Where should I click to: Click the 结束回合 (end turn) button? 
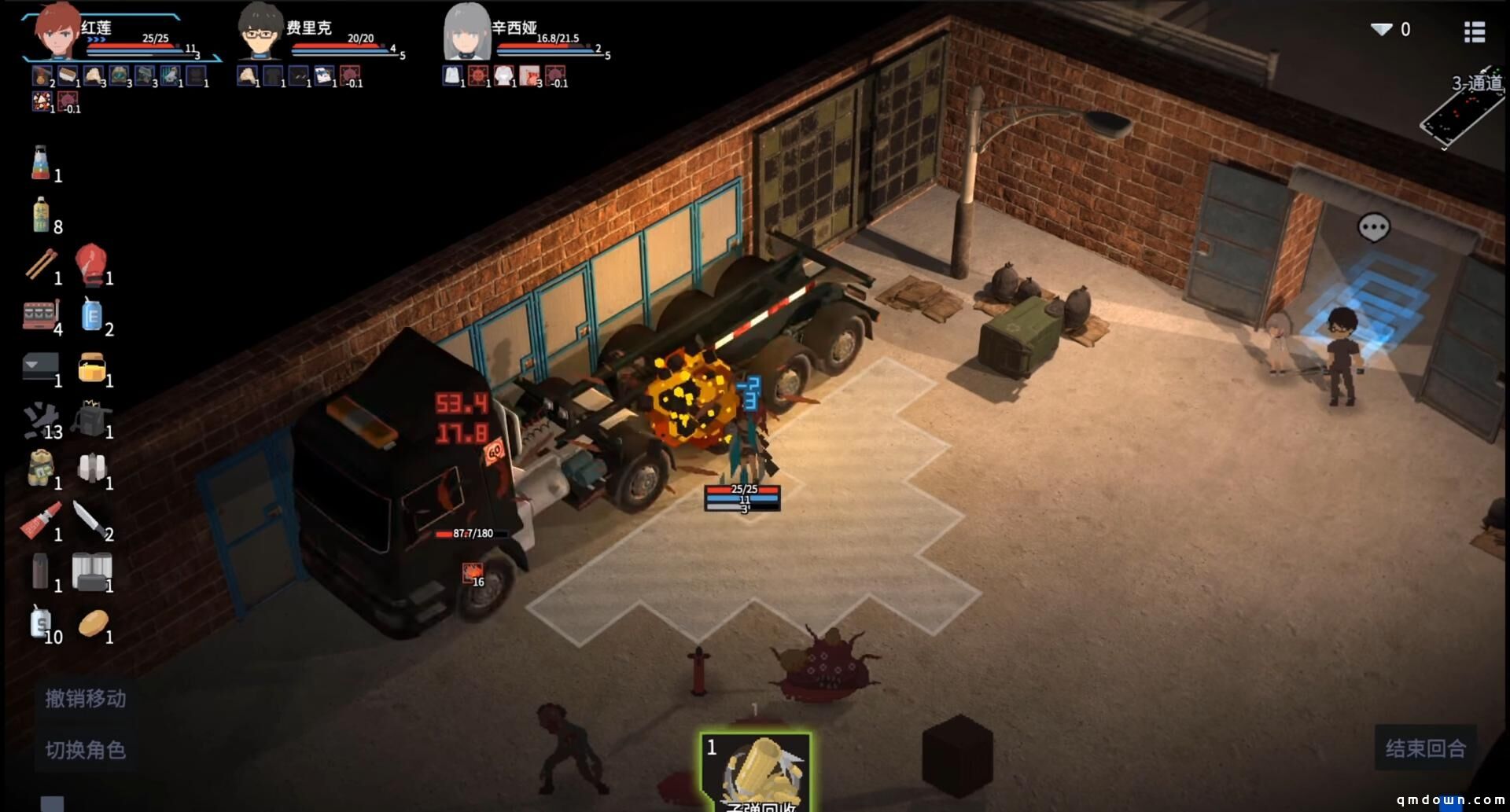[x=1425, y=748]
